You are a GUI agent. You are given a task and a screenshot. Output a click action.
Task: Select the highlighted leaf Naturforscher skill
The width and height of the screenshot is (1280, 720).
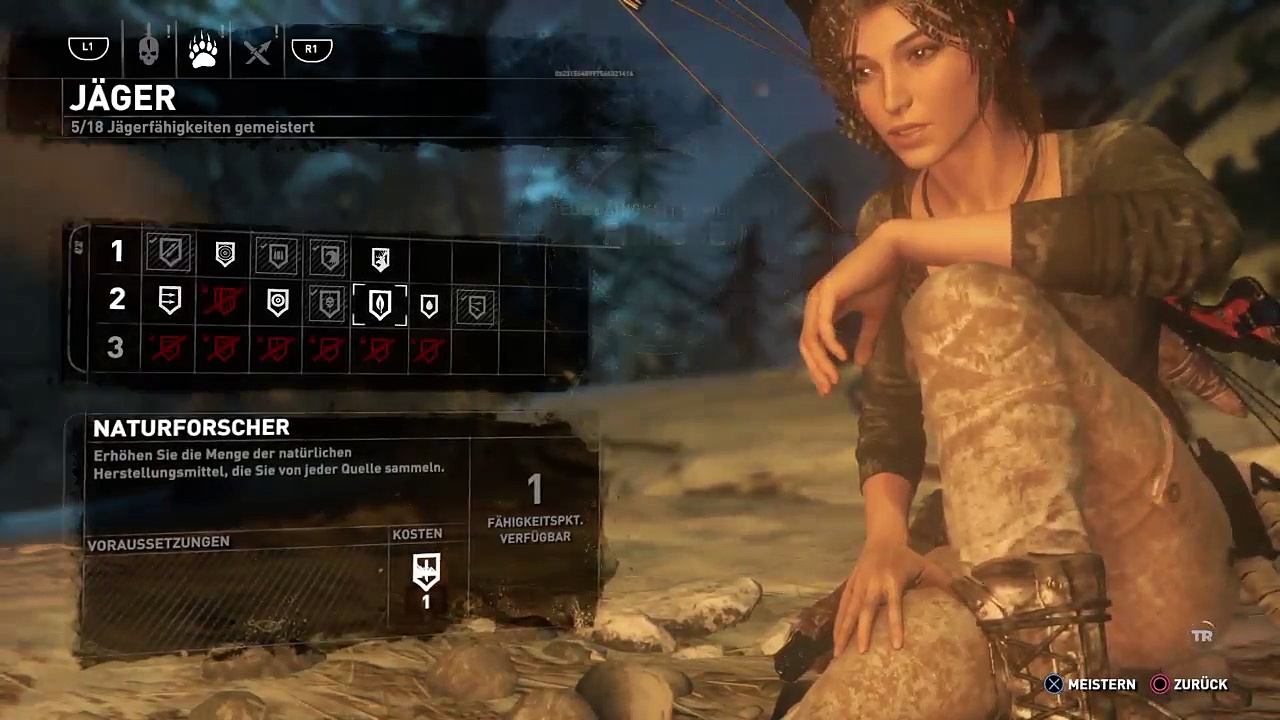pos(379,304)
